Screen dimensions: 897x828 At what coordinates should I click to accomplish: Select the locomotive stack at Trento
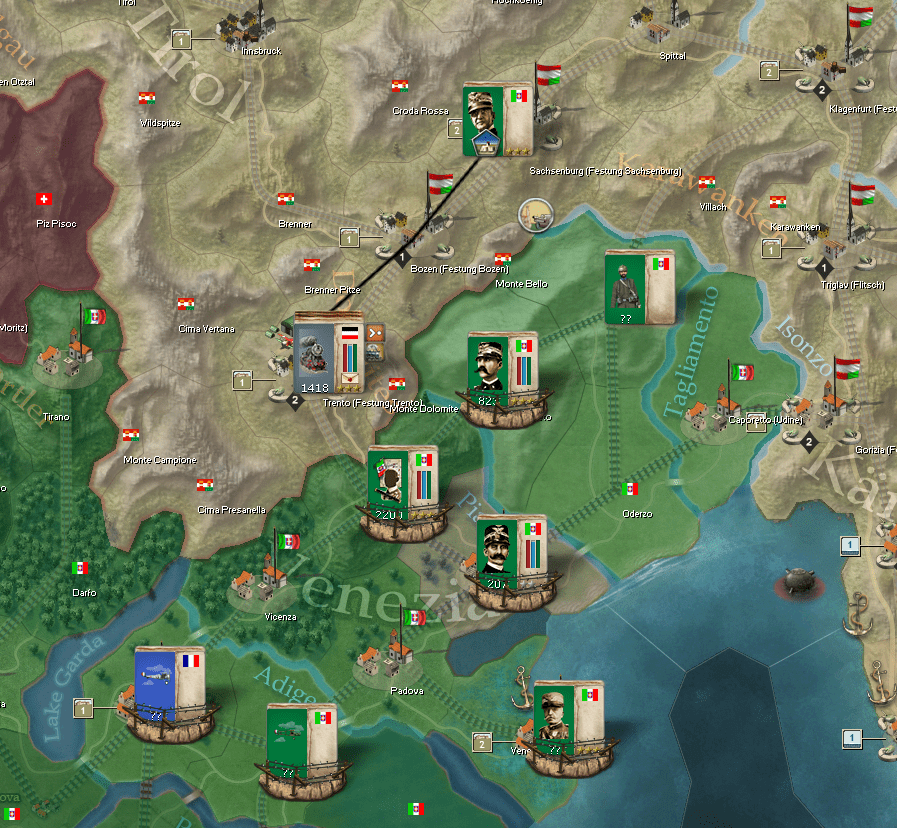(x=317, y=355)
